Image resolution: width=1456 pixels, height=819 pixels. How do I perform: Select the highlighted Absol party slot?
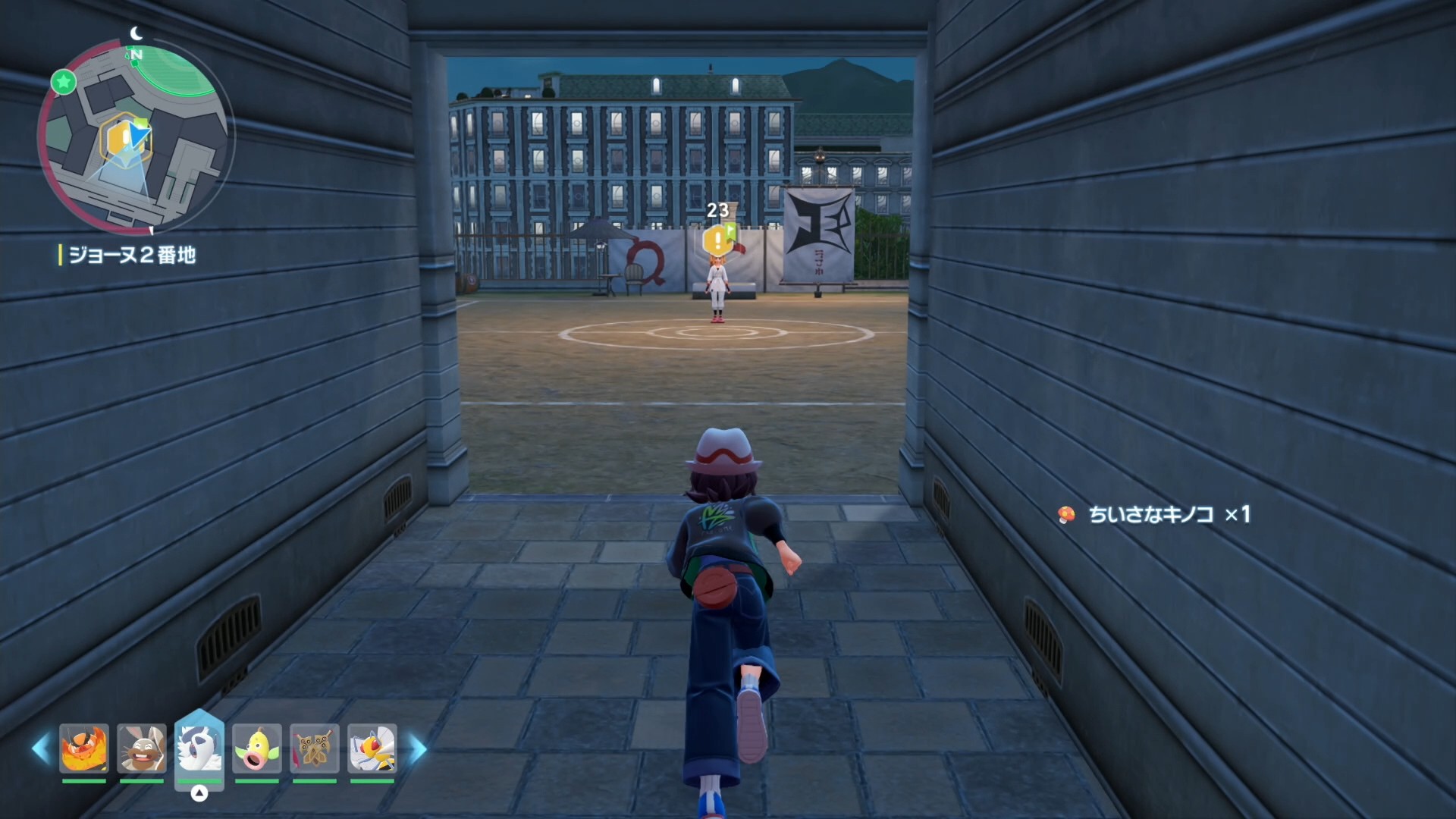199,747
